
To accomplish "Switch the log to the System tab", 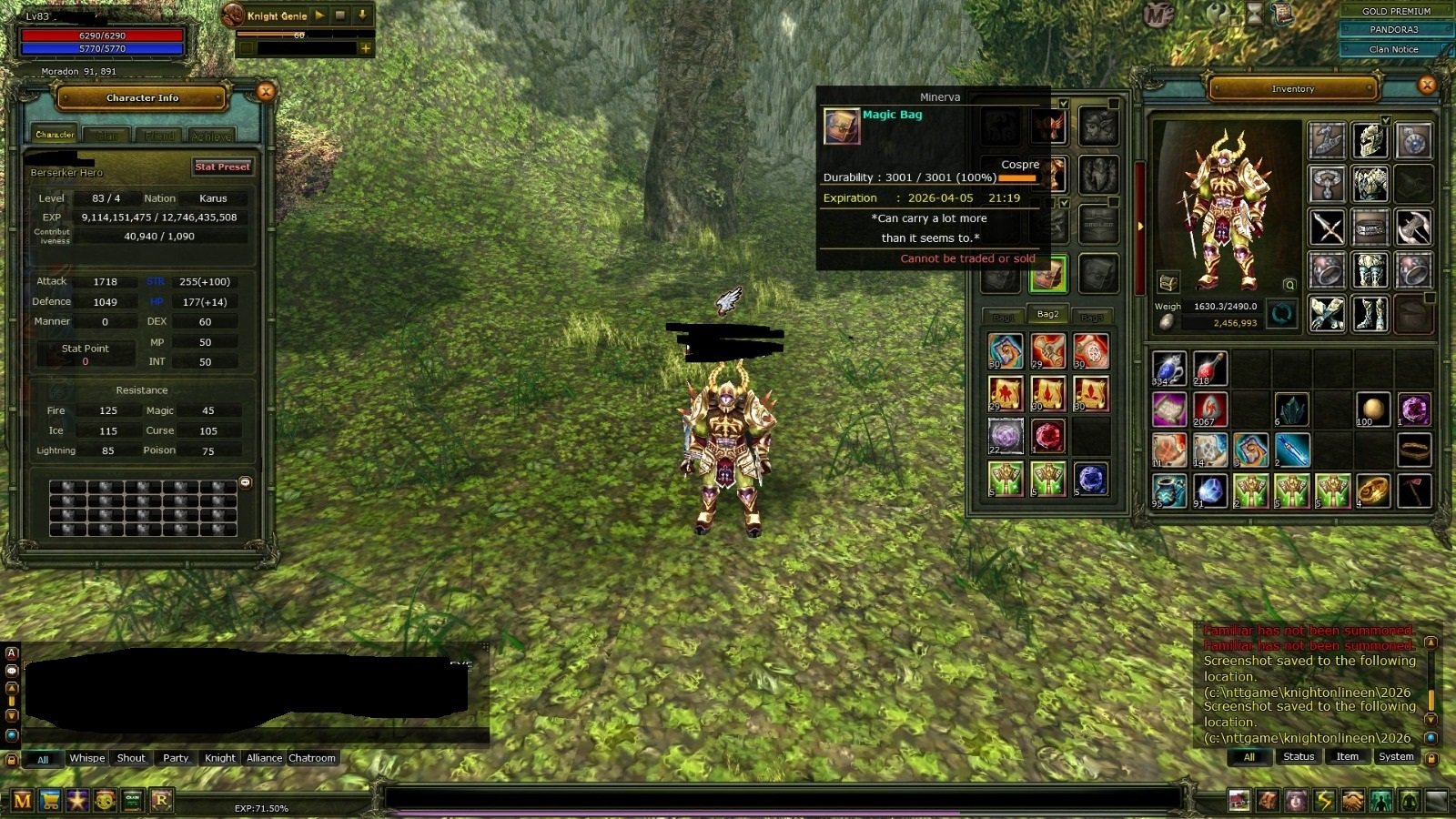I will tap(1395, 757).
